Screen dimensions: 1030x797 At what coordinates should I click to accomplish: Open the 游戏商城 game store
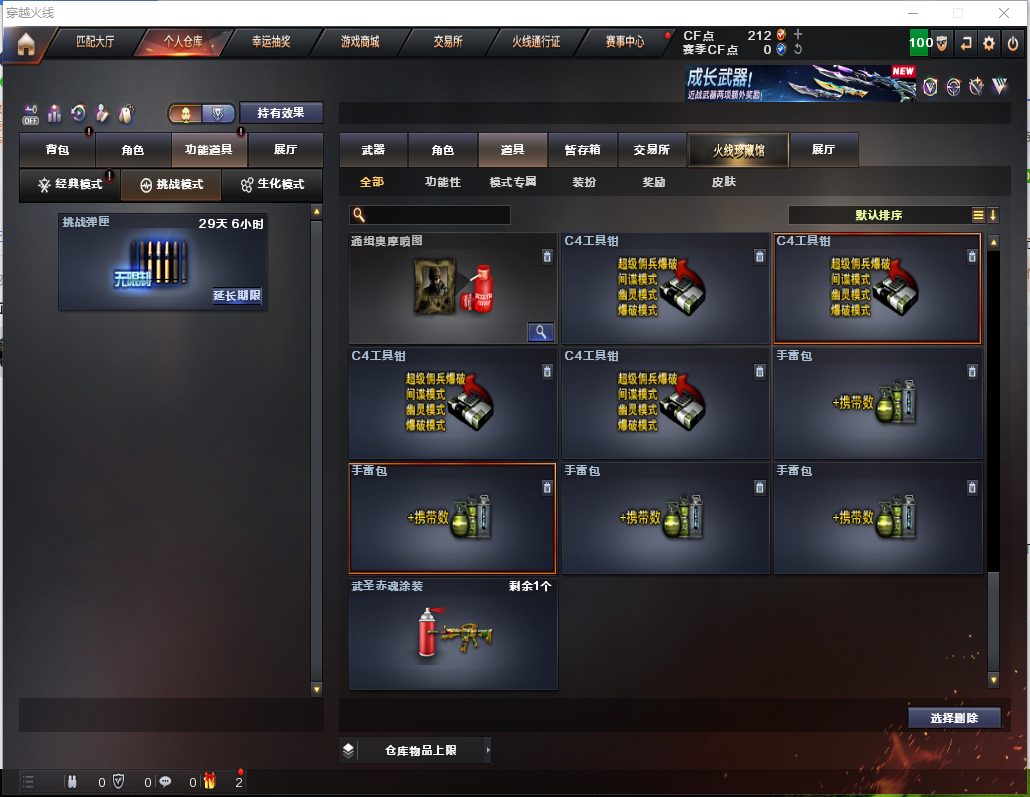tap(359, 42)
